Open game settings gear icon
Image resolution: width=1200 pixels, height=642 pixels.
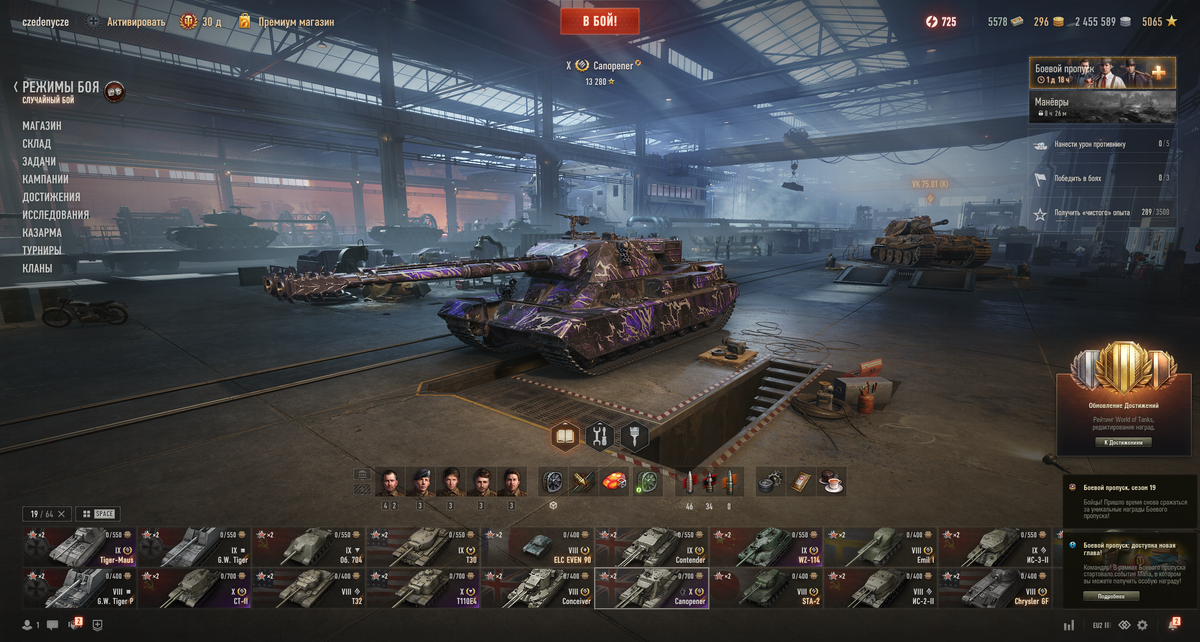[1142, 625]
